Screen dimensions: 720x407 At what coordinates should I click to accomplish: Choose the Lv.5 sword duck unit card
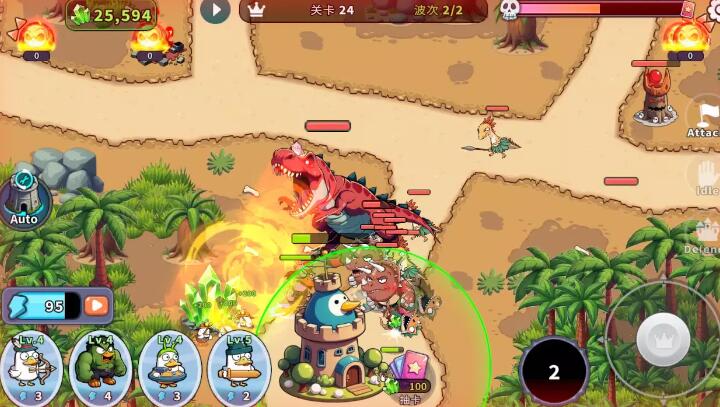pyautogui.click(x=238, y=367)
